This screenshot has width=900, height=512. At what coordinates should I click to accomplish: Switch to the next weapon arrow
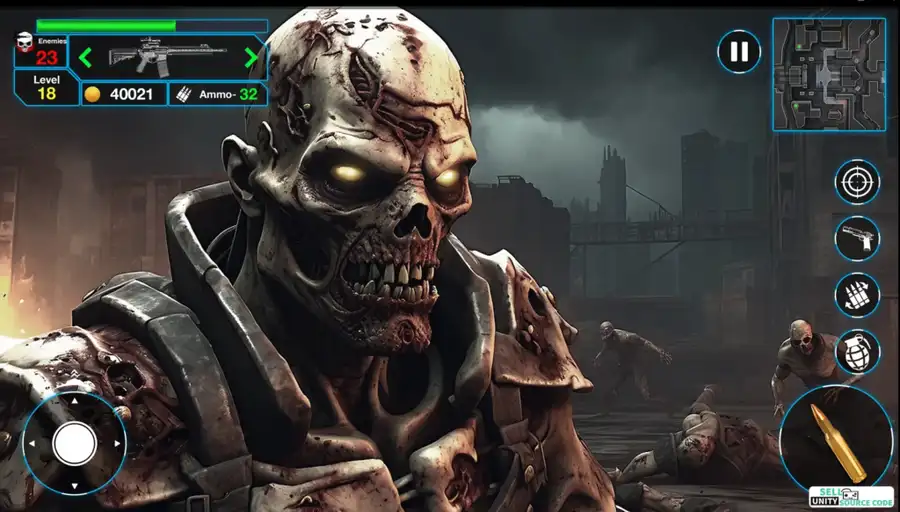coord(251,58)
